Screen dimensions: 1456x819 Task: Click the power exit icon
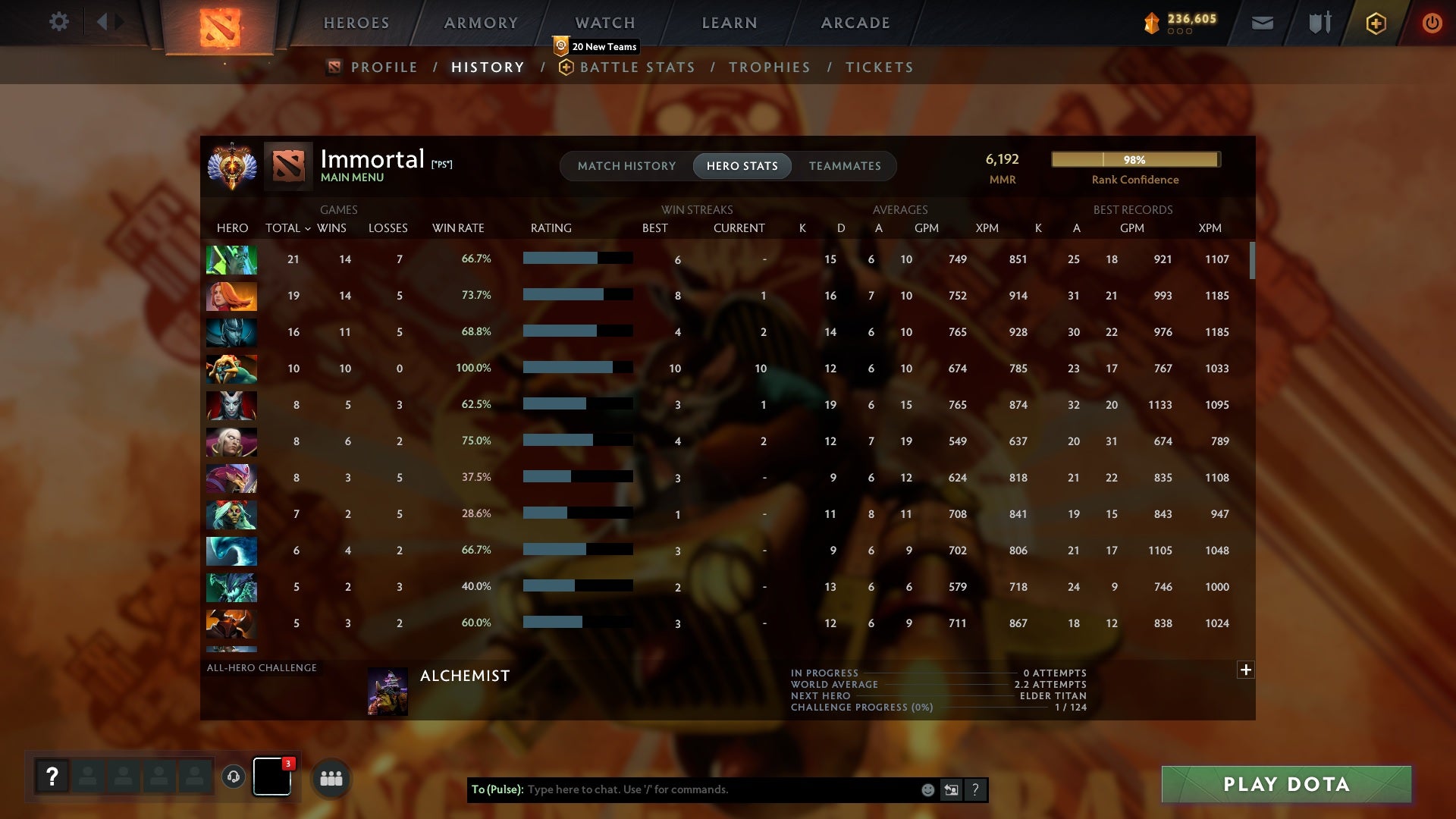[1432, 22]
